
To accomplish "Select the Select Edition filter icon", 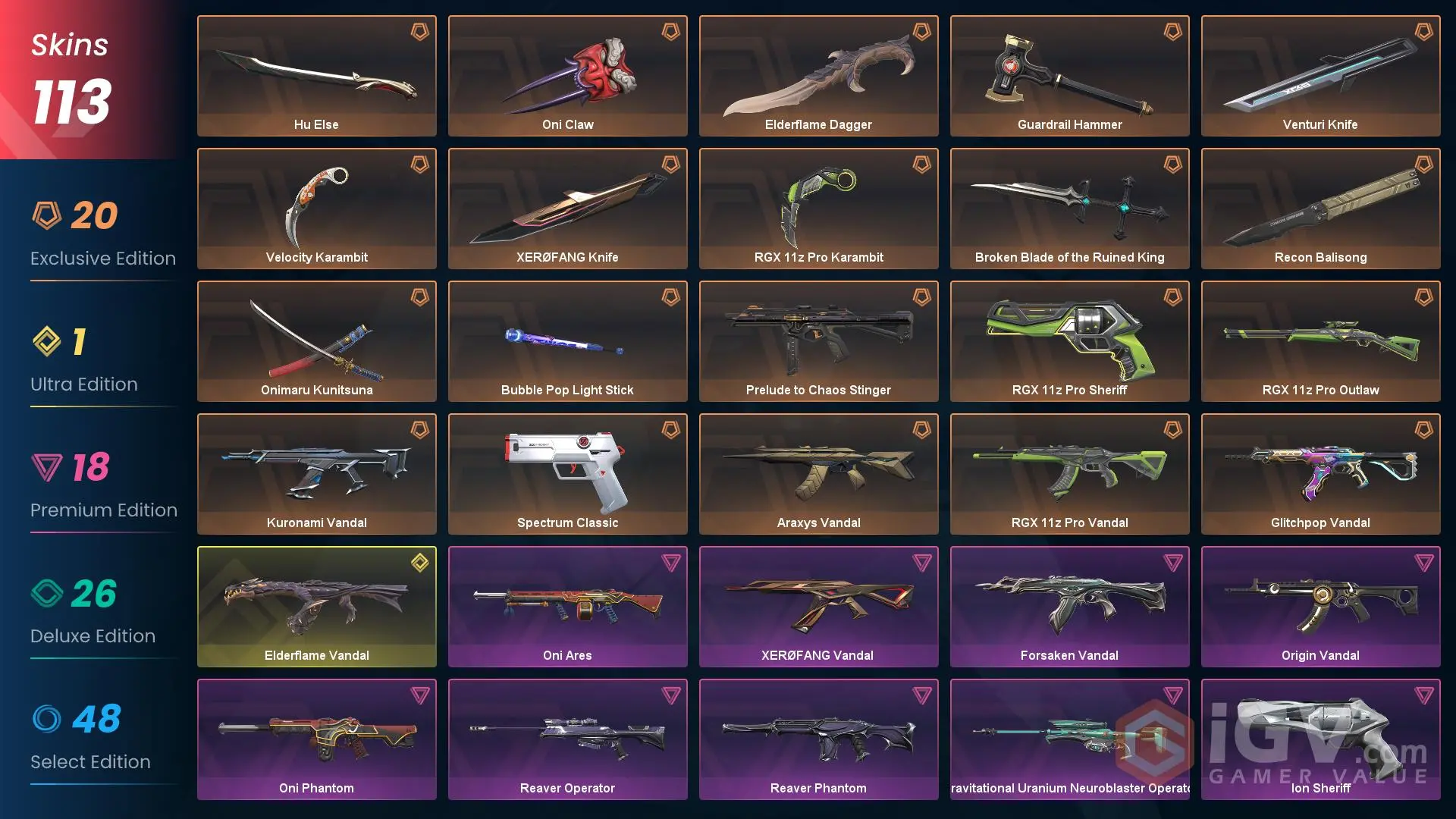I will [48, 718].
